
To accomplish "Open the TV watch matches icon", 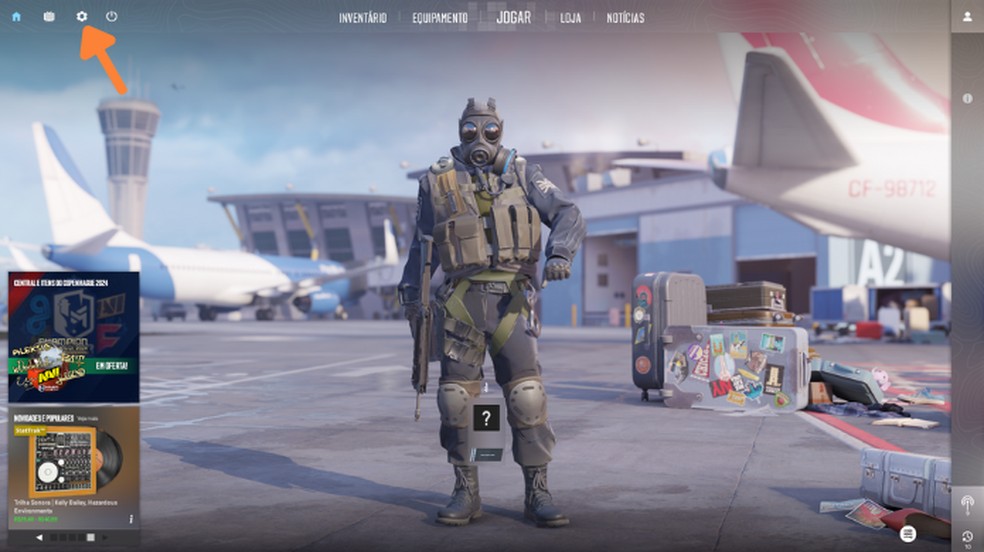I will click(49, 17).
